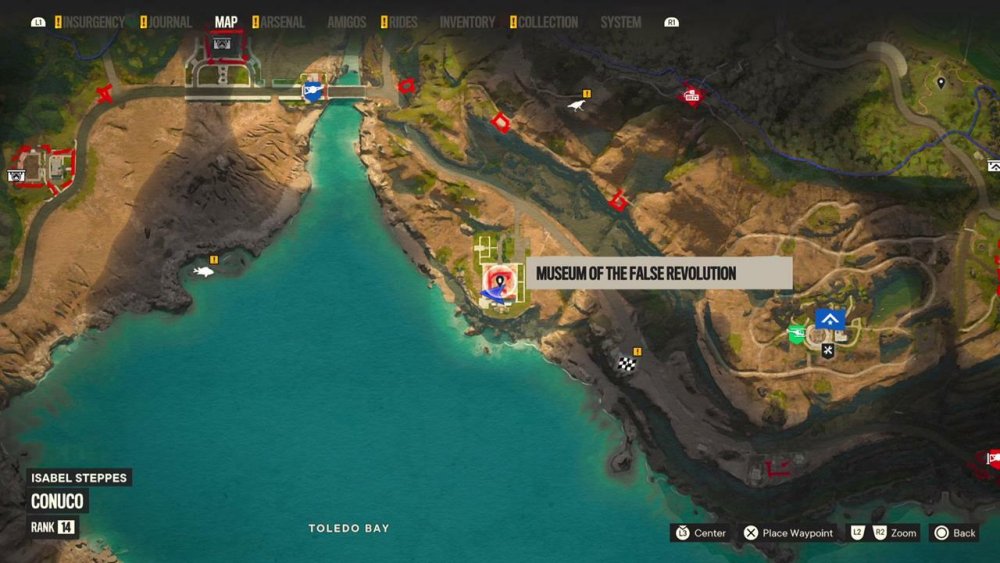Switch to the Rides tab

point(404,22)
